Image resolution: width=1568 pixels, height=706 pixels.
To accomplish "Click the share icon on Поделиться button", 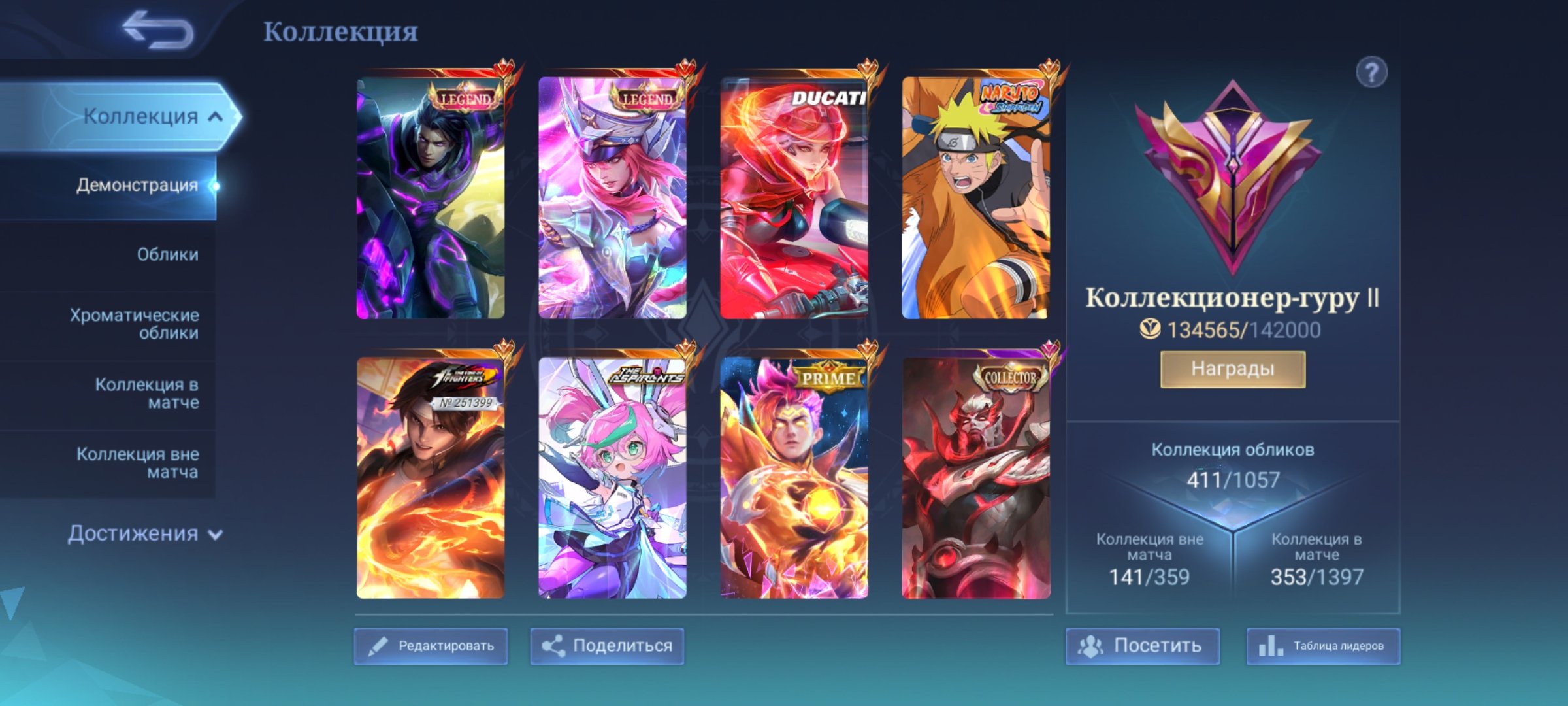I will (x=559, y=645).
